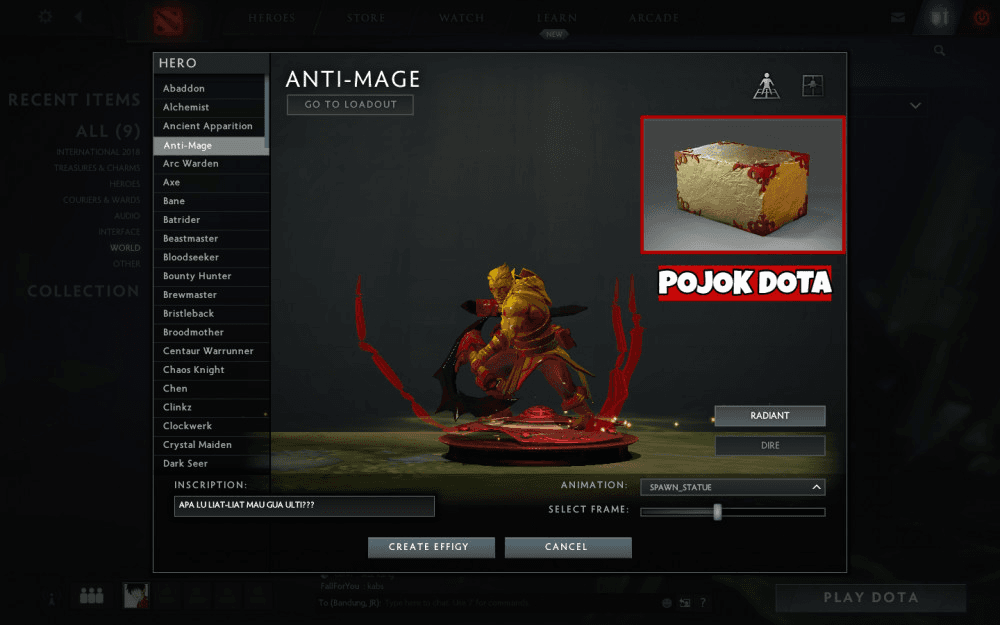
Task: Toggle the hero pose figure icon
Action: 766,86
